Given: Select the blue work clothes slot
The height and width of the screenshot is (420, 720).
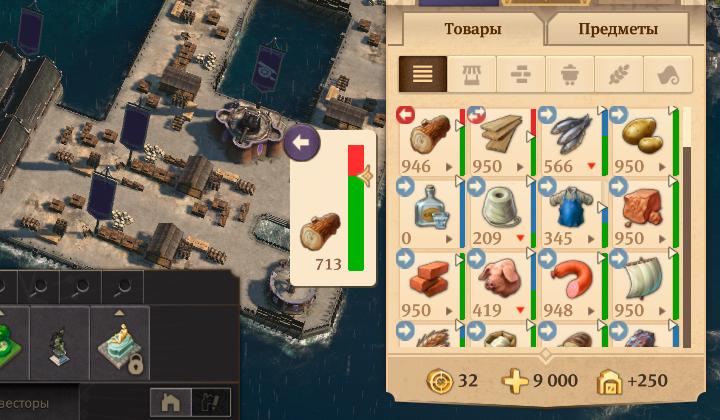Looking at the screenshot, I should (572, 212).
